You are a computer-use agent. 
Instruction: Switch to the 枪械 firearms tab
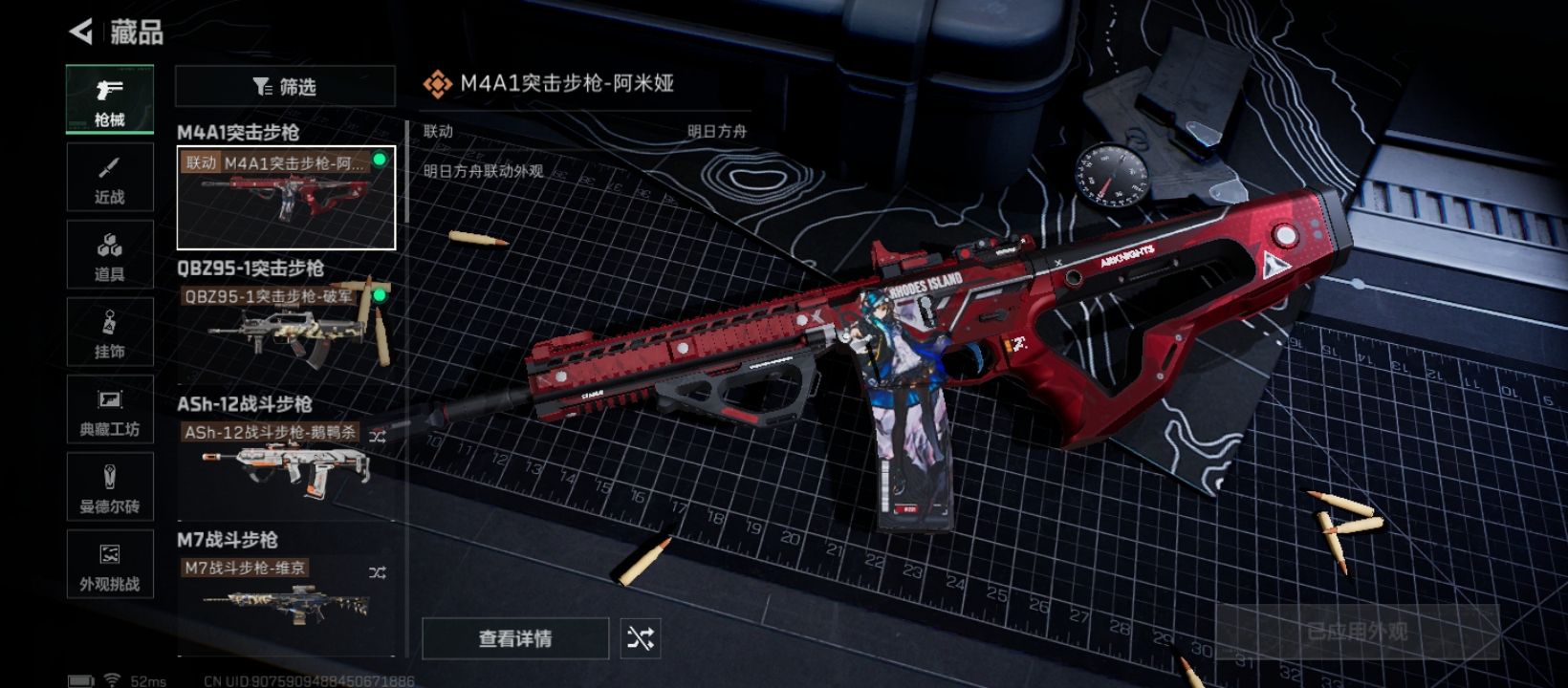(110, 99)
